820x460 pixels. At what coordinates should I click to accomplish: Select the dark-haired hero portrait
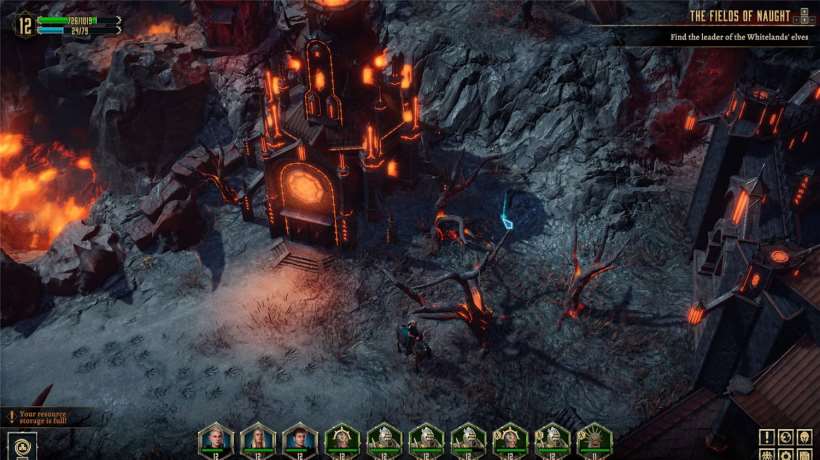(x=300, y=438)
